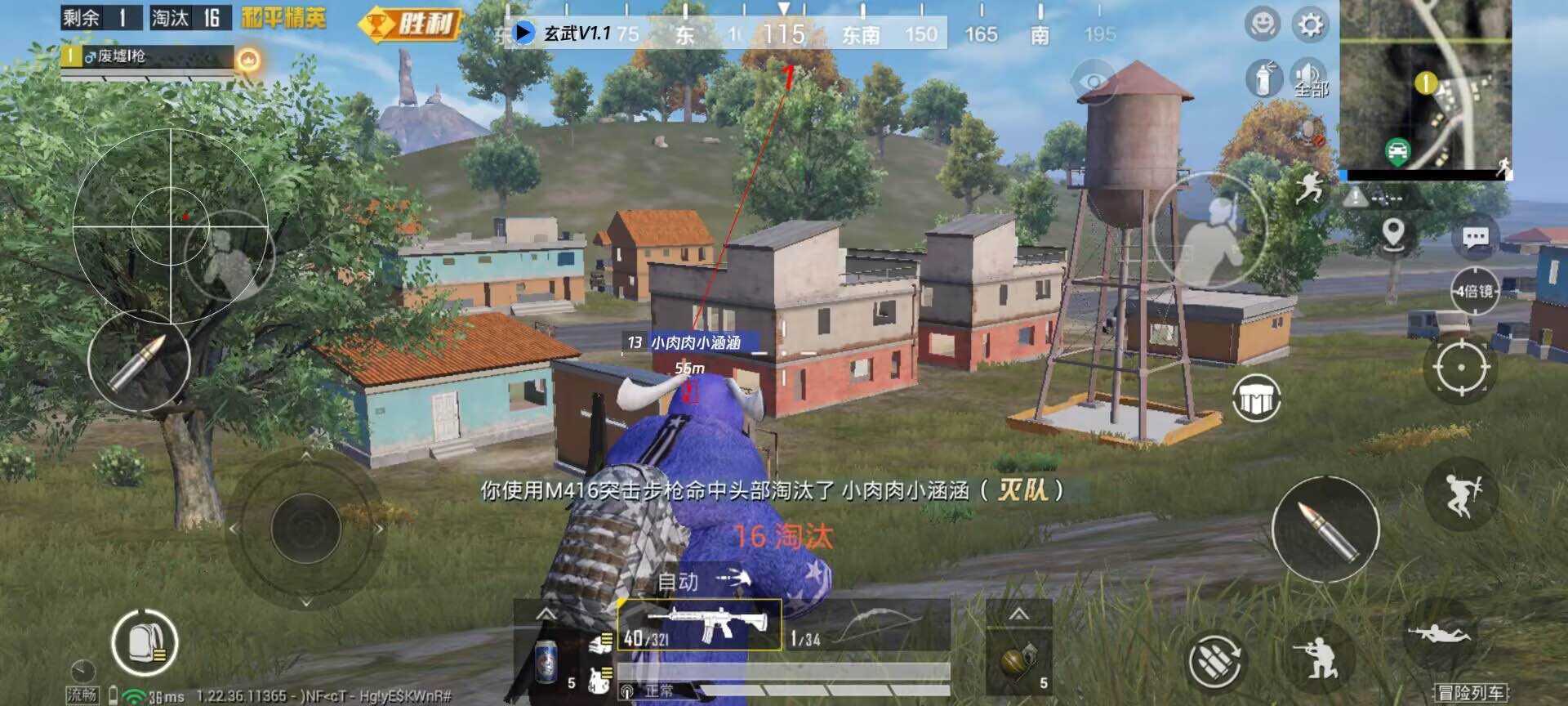Reload the weapon with the ammo button

point(1214,659)
